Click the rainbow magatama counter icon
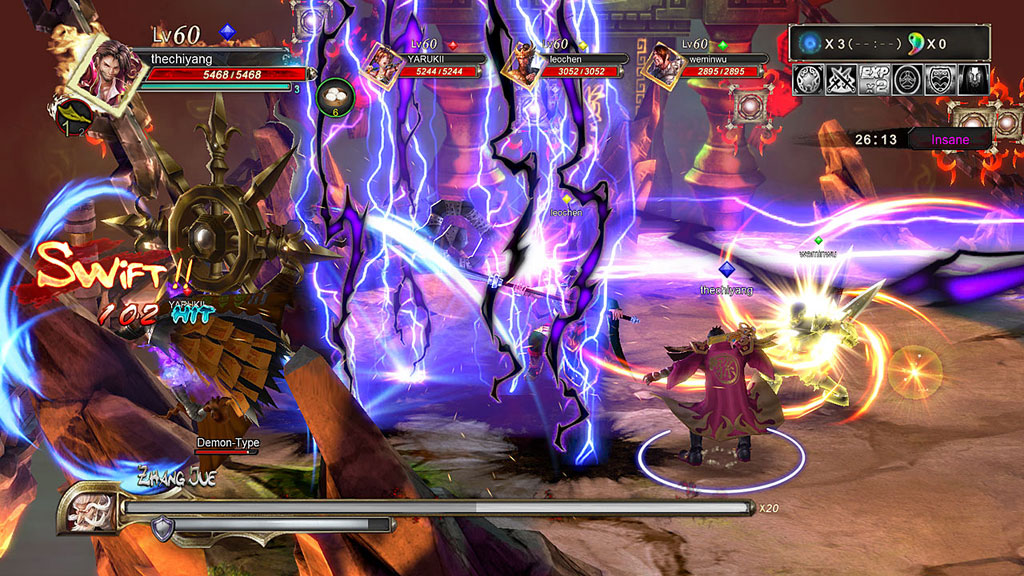Screen dimensions: 1024x576 916,43
